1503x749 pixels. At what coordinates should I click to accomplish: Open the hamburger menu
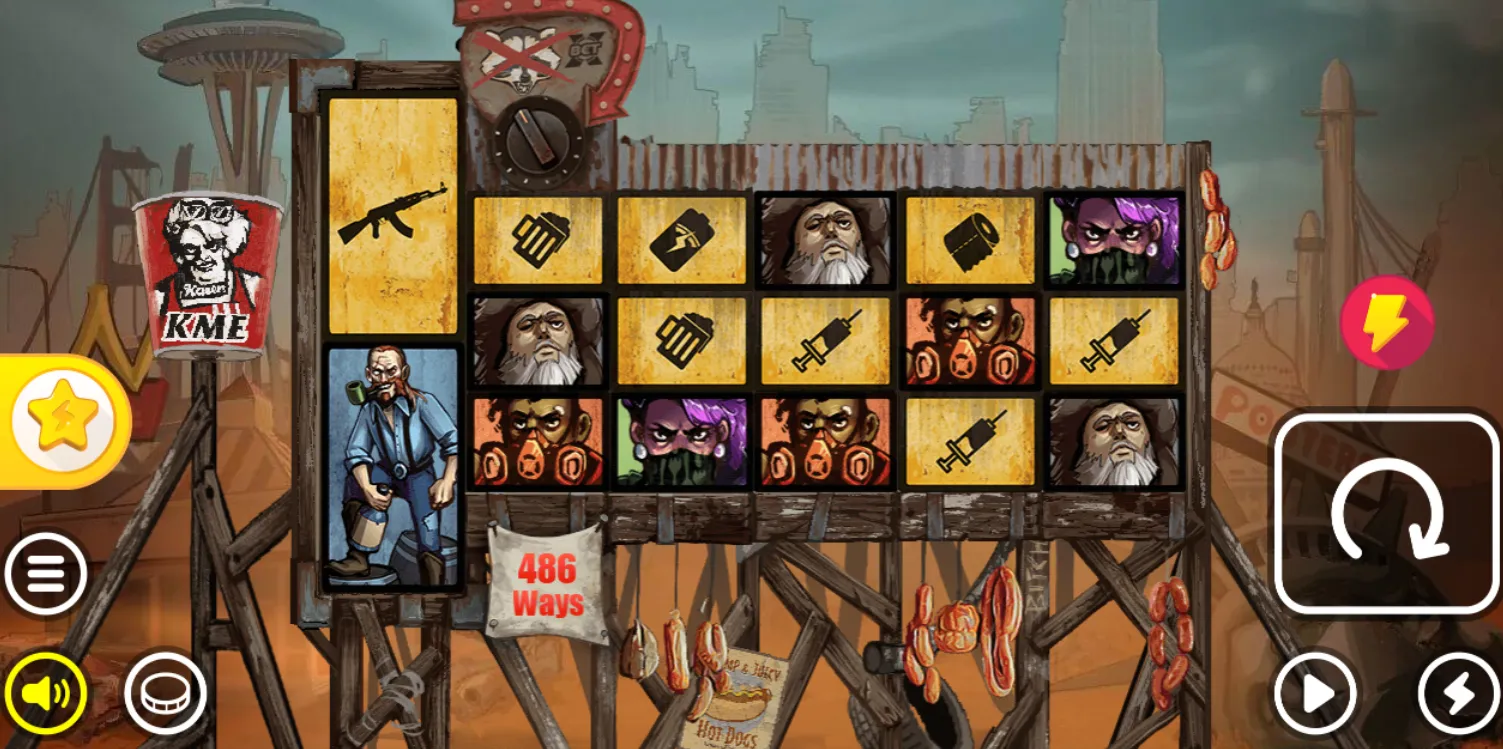pos(46,574)
